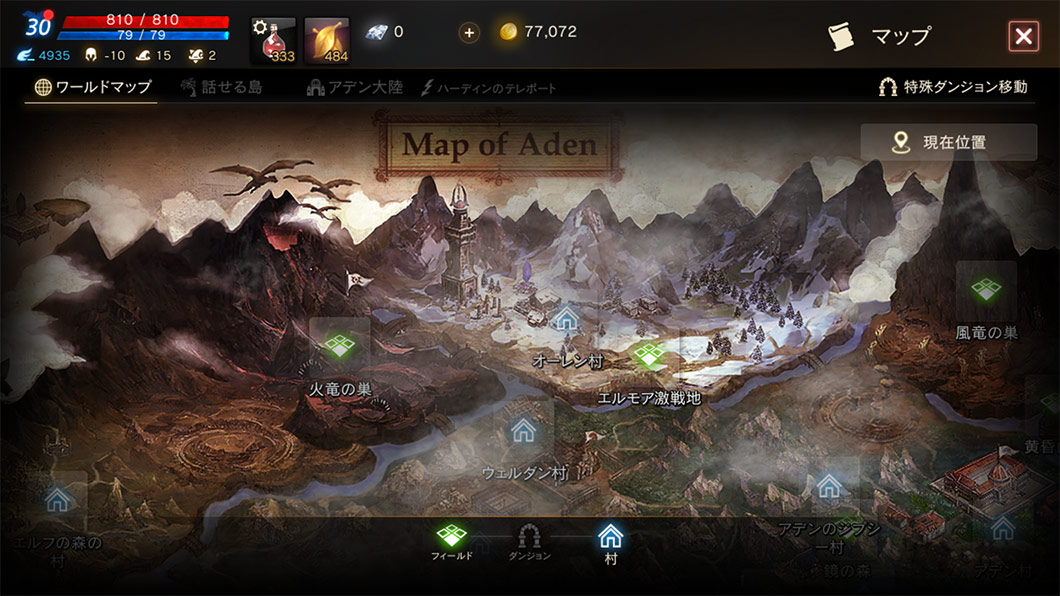Switch to the ワールドマップ tab
1060x596 pixels.
pos(93,87)
